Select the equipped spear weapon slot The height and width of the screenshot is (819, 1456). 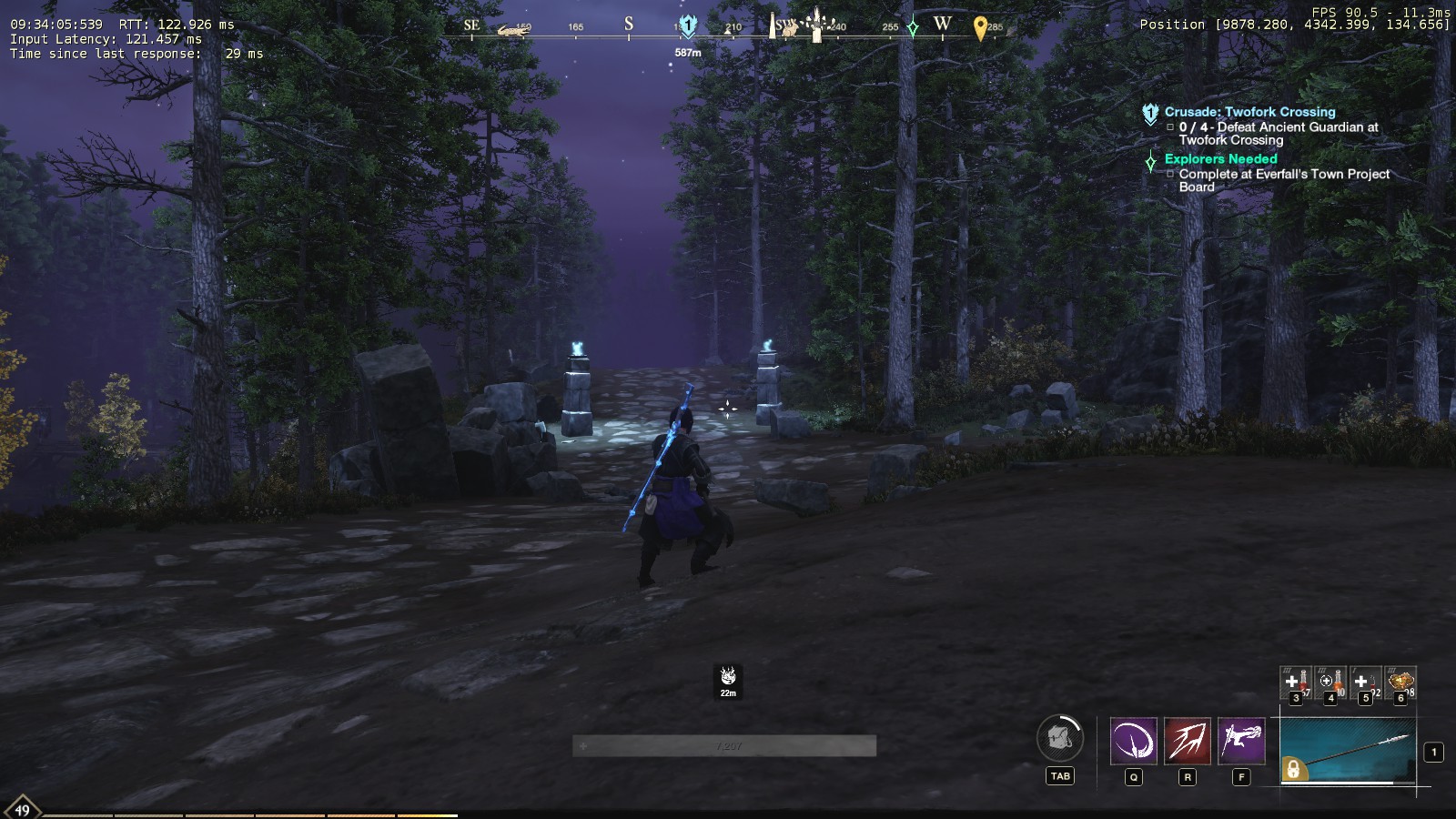(1348, 750)
